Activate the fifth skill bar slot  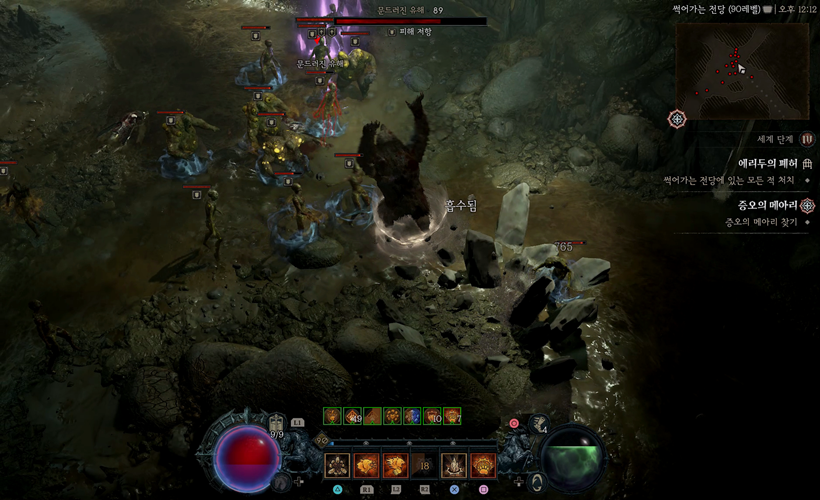(454, 466)
